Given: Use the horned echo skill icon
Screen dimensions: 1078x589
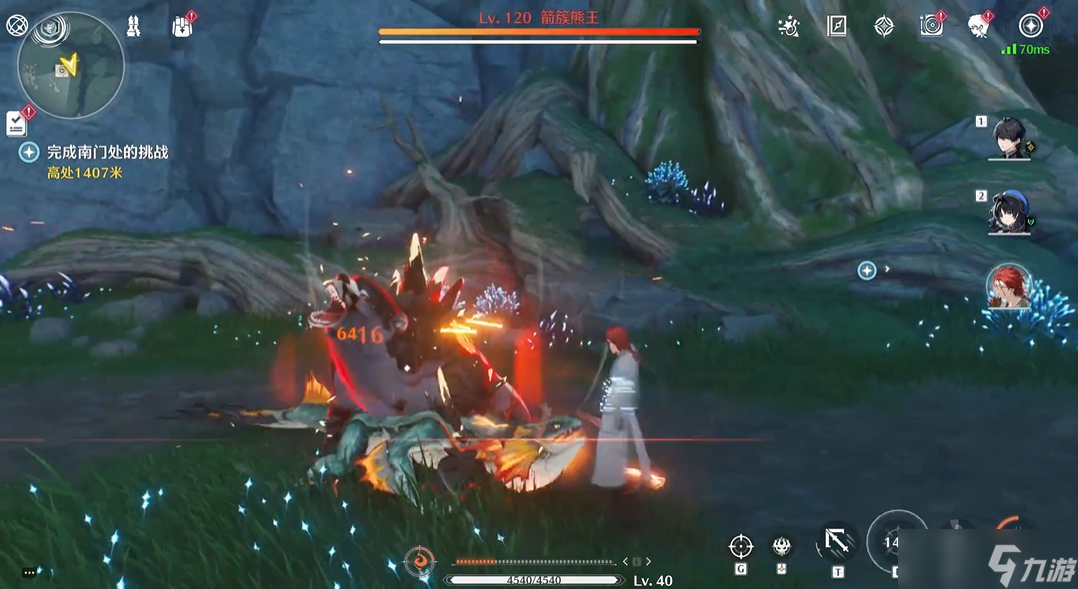Looking at the screenshot, I should coord(782,546).
